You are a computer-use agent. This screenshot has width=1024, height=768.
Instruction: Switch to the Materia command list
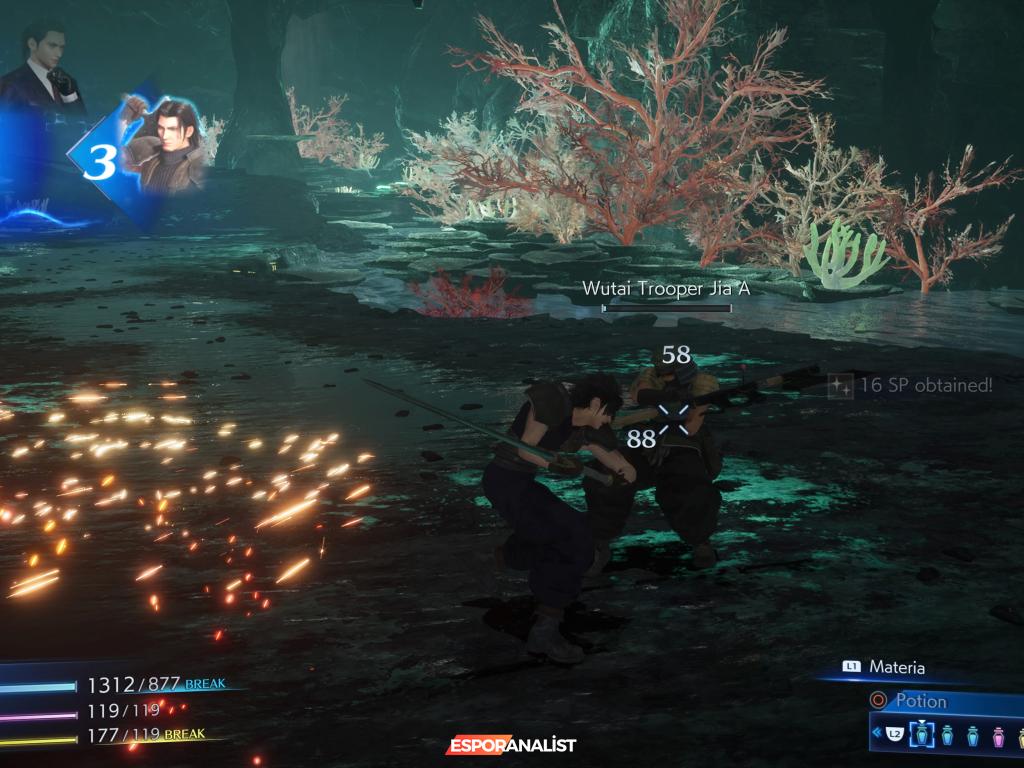(x=896, y=667)
